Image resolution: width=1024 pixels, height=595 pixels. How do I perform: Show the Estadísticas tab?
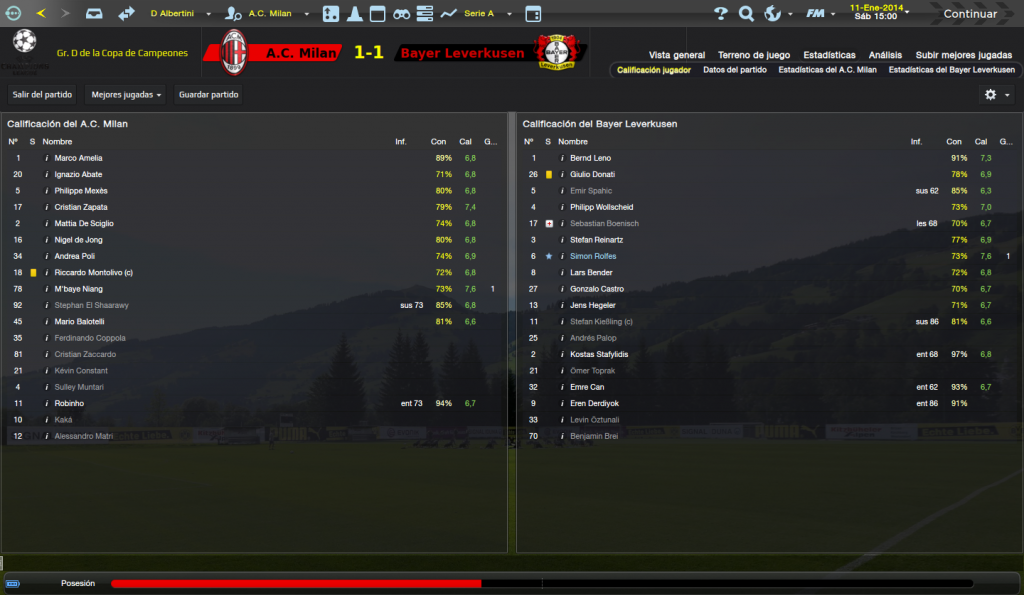coord(829,55)
